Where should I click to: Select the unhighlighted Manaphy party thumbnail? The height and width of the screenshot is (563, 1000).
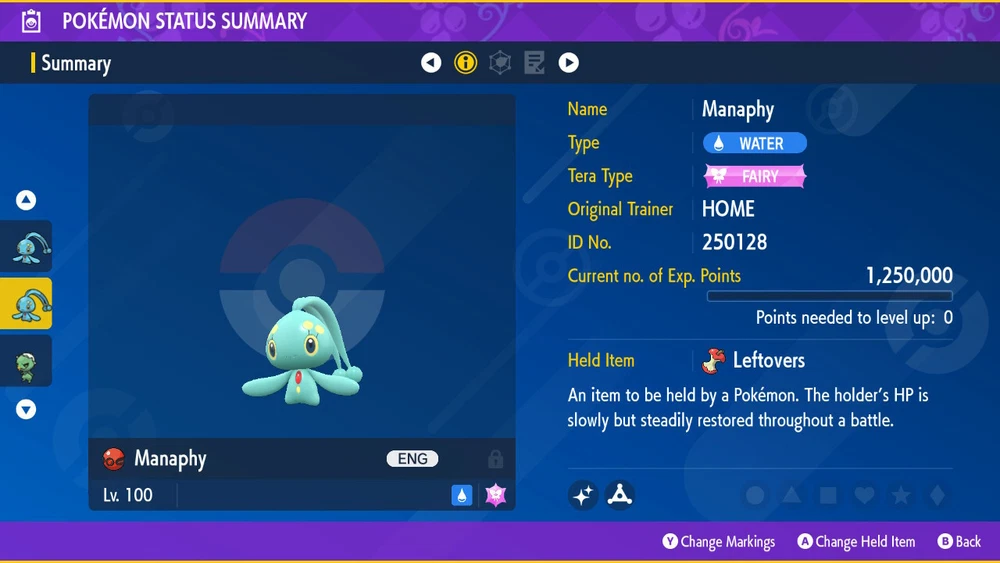(26, 247)
